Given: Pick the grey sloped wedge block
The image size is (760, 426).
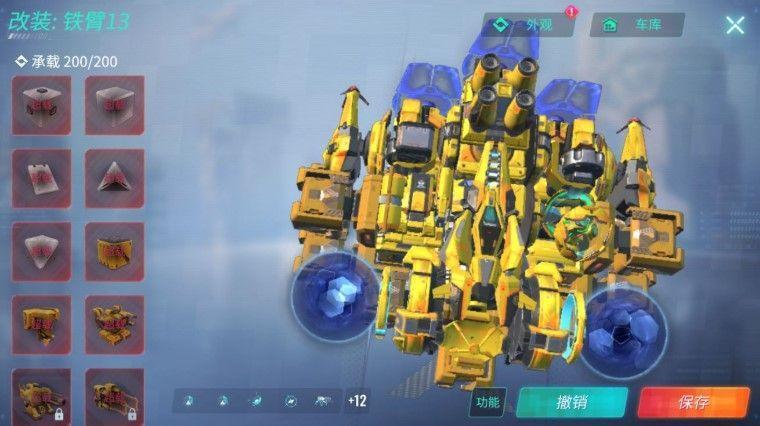Looking at the screenshot, I should click(41, 178).
